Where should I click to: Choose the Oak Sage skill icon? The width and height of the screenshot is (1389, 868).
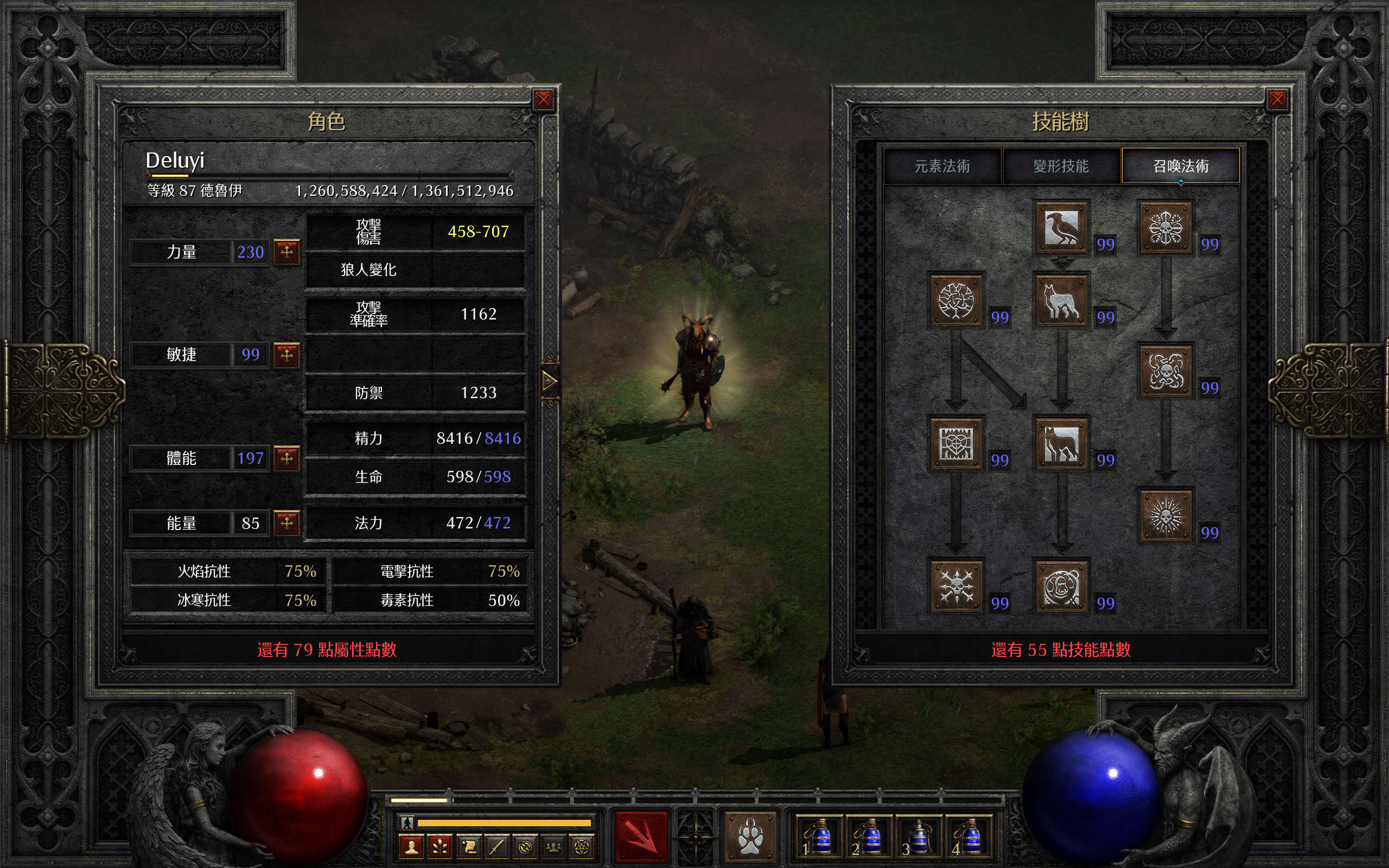tap(955, 300)
